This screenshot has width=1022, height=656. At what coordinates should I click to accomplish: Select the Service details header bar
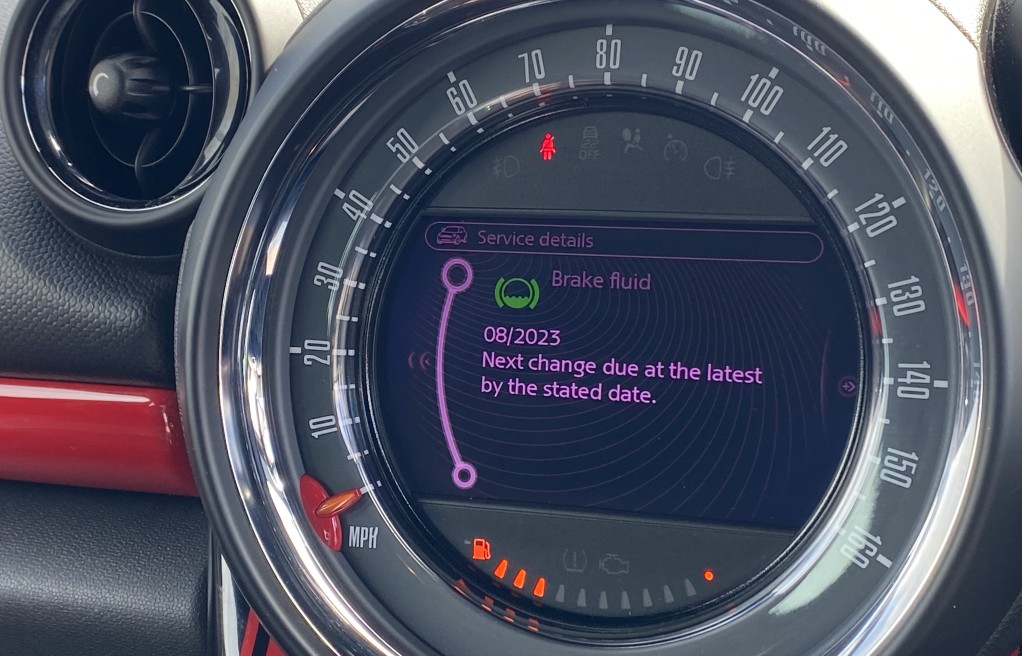click(x=625, y=241)
